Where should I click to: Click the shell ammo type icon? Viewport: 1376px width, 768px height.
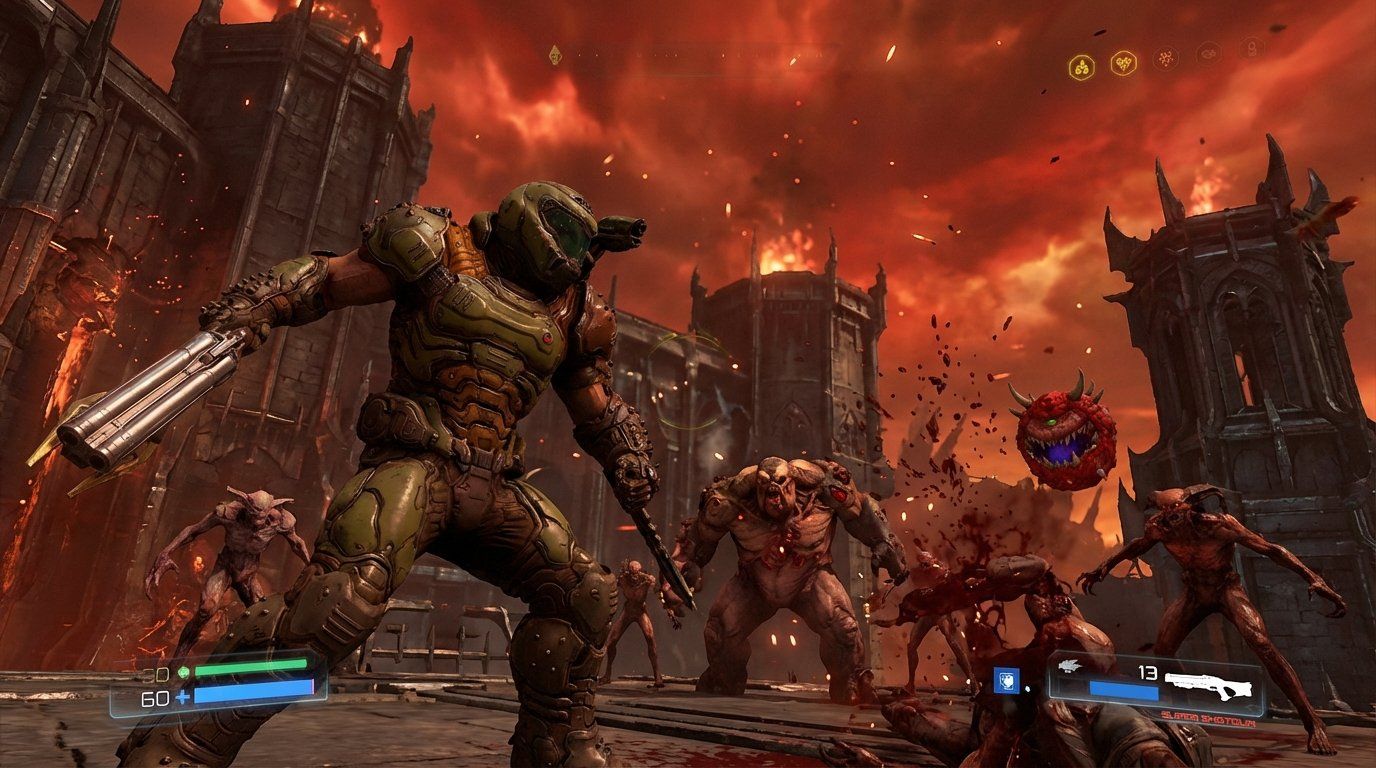[x=1068, y=666]
